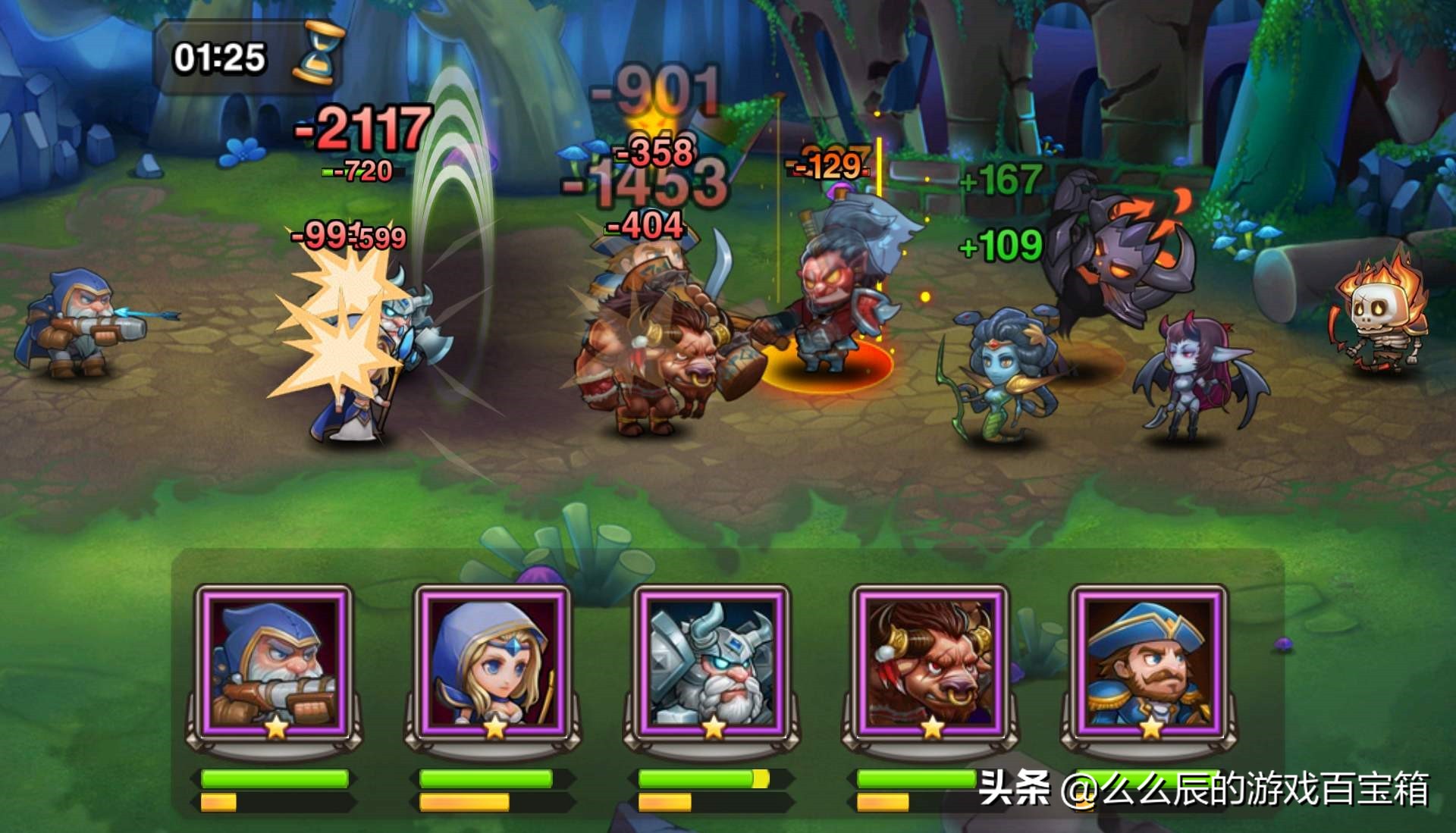This screenshot has height=833, width=1456.
Task: Select the blonde hooded priestess hero portrait
Action: (494, 663)
